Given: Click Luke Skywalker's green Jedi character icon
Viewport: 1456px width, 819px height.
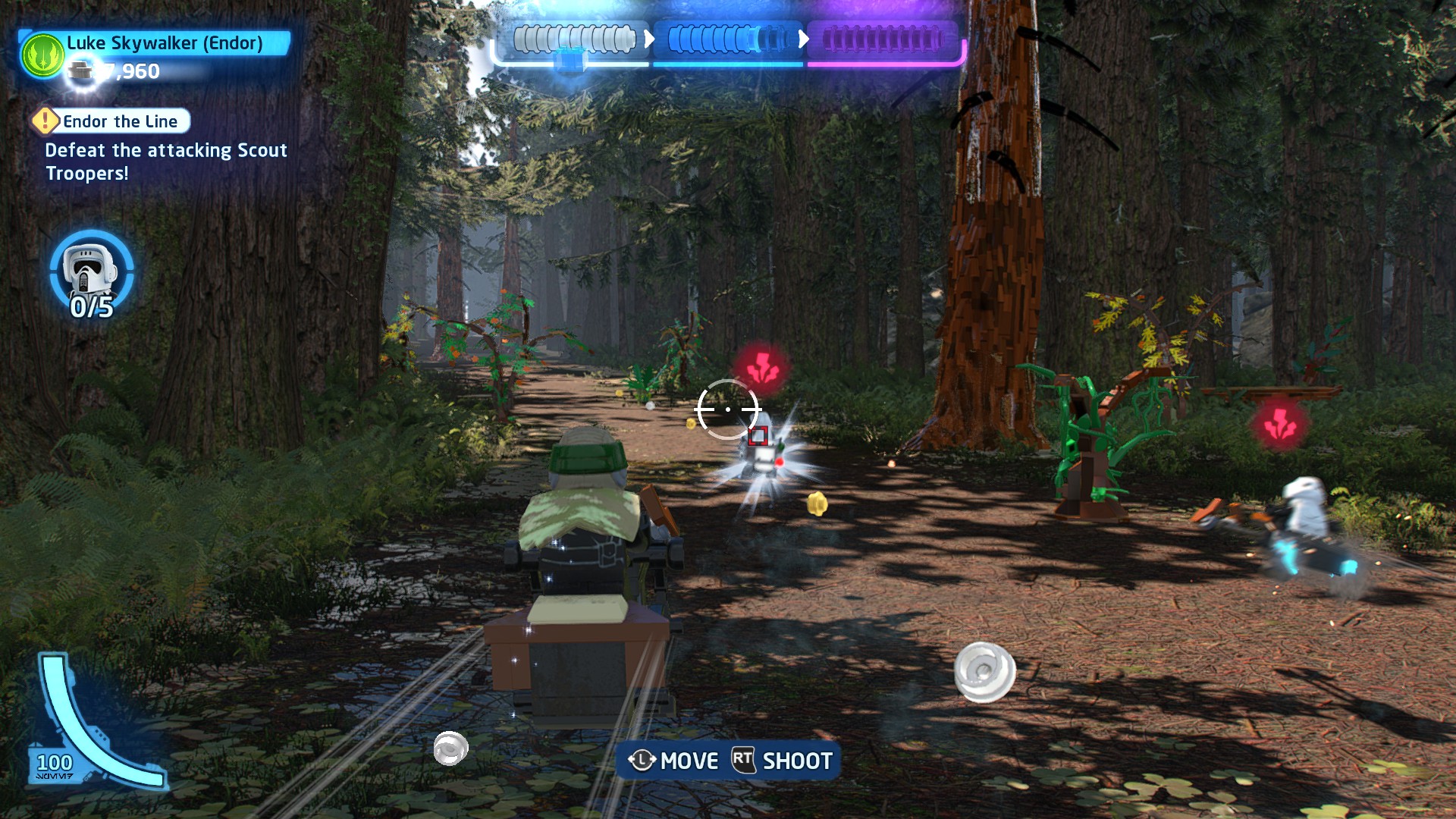Looking at the screenshot, I should point(43,55).
